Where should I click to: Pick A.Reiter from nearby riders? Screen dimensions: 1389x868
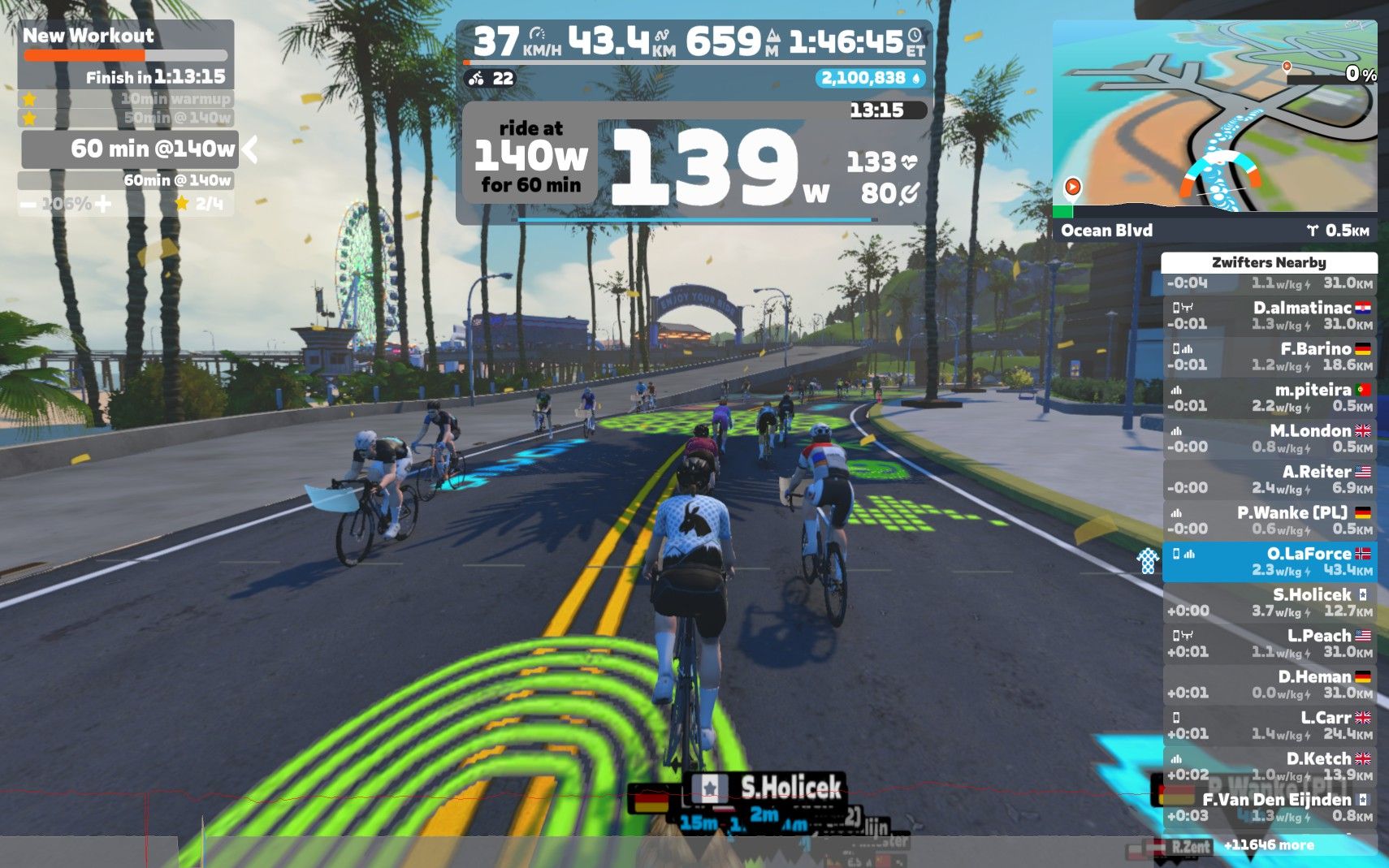1270,480
